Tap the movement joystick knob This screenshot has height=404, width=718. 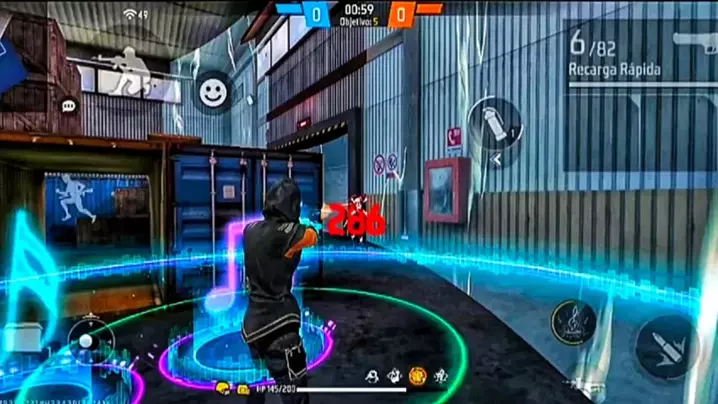88,339
